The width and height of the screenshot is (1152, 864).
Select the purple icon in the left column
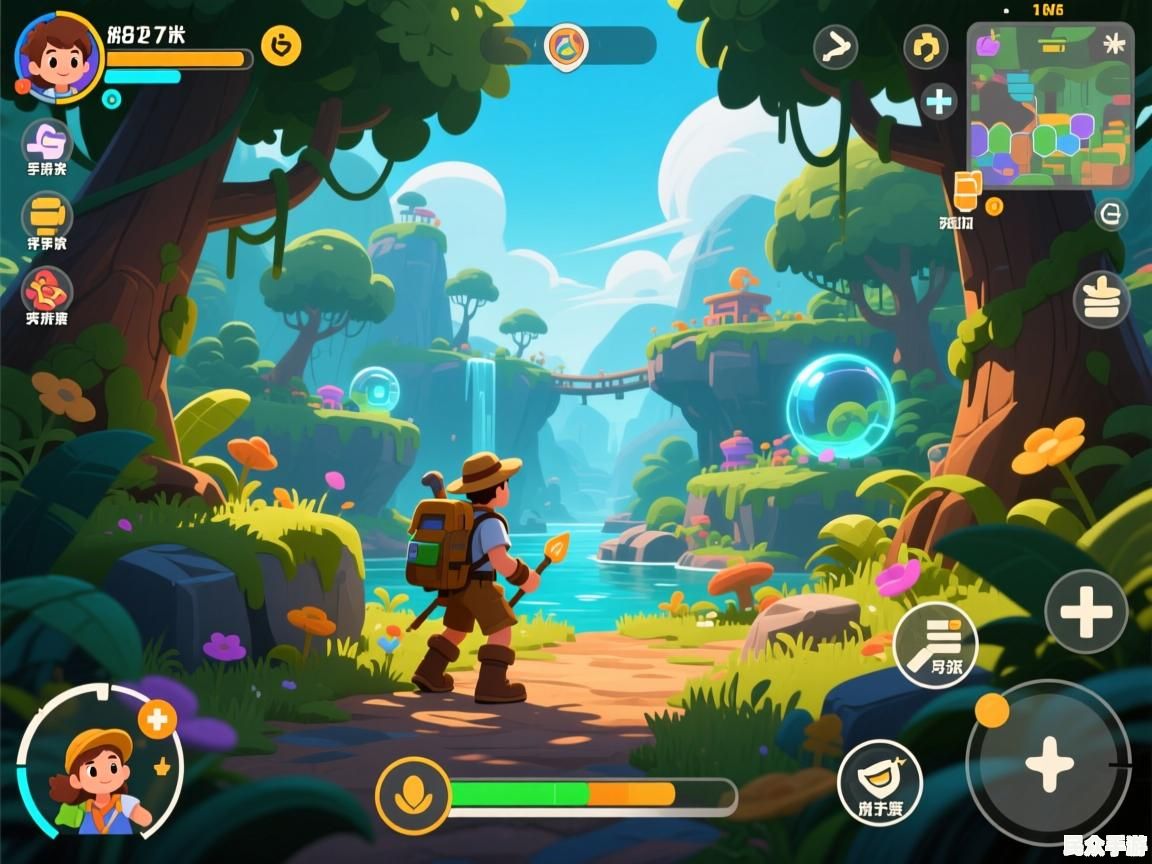(47, 141)
